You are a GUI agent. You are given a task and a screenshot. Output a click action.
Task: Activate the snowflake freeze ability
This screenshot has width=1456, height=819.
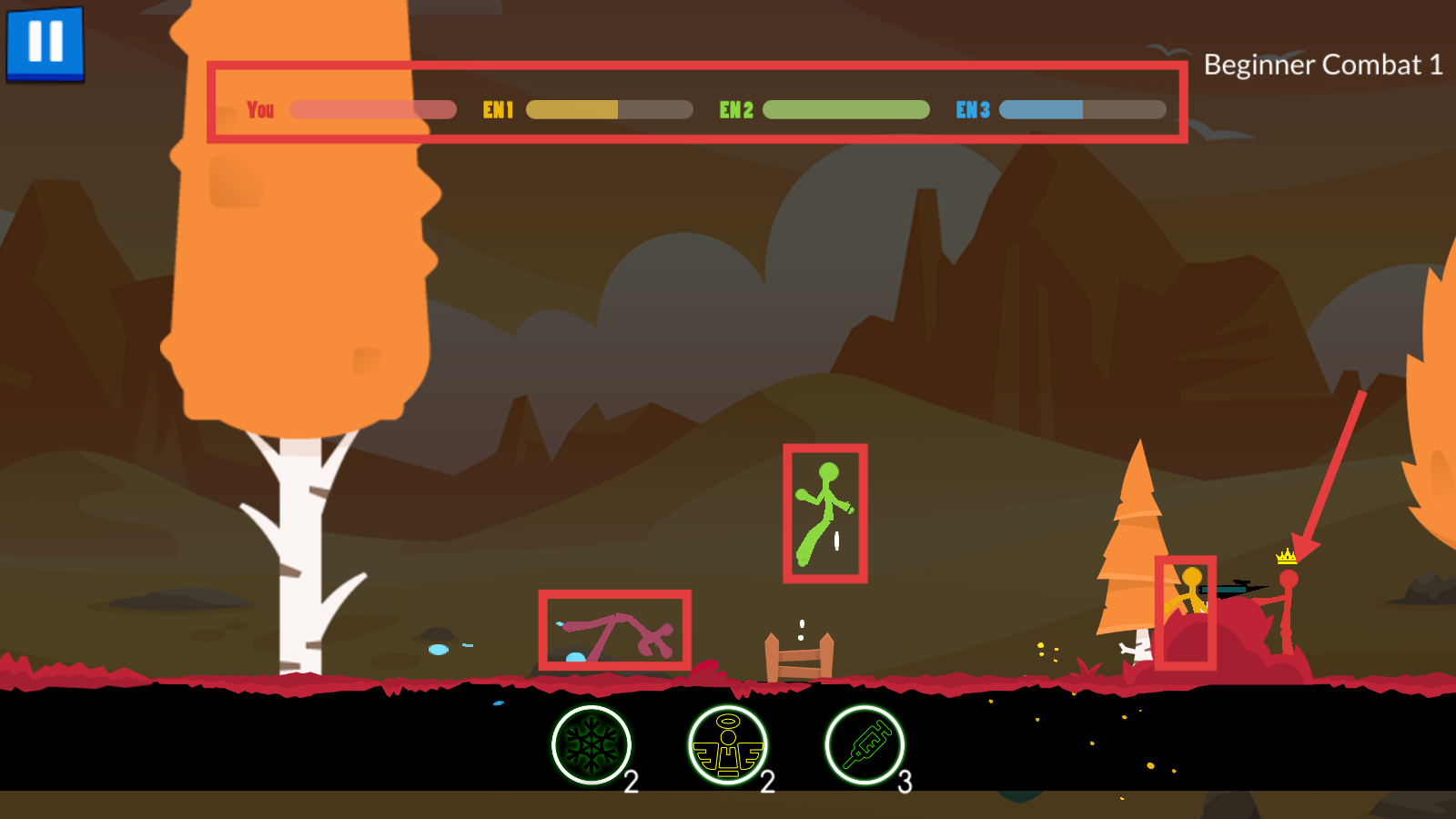pos(591,745)
